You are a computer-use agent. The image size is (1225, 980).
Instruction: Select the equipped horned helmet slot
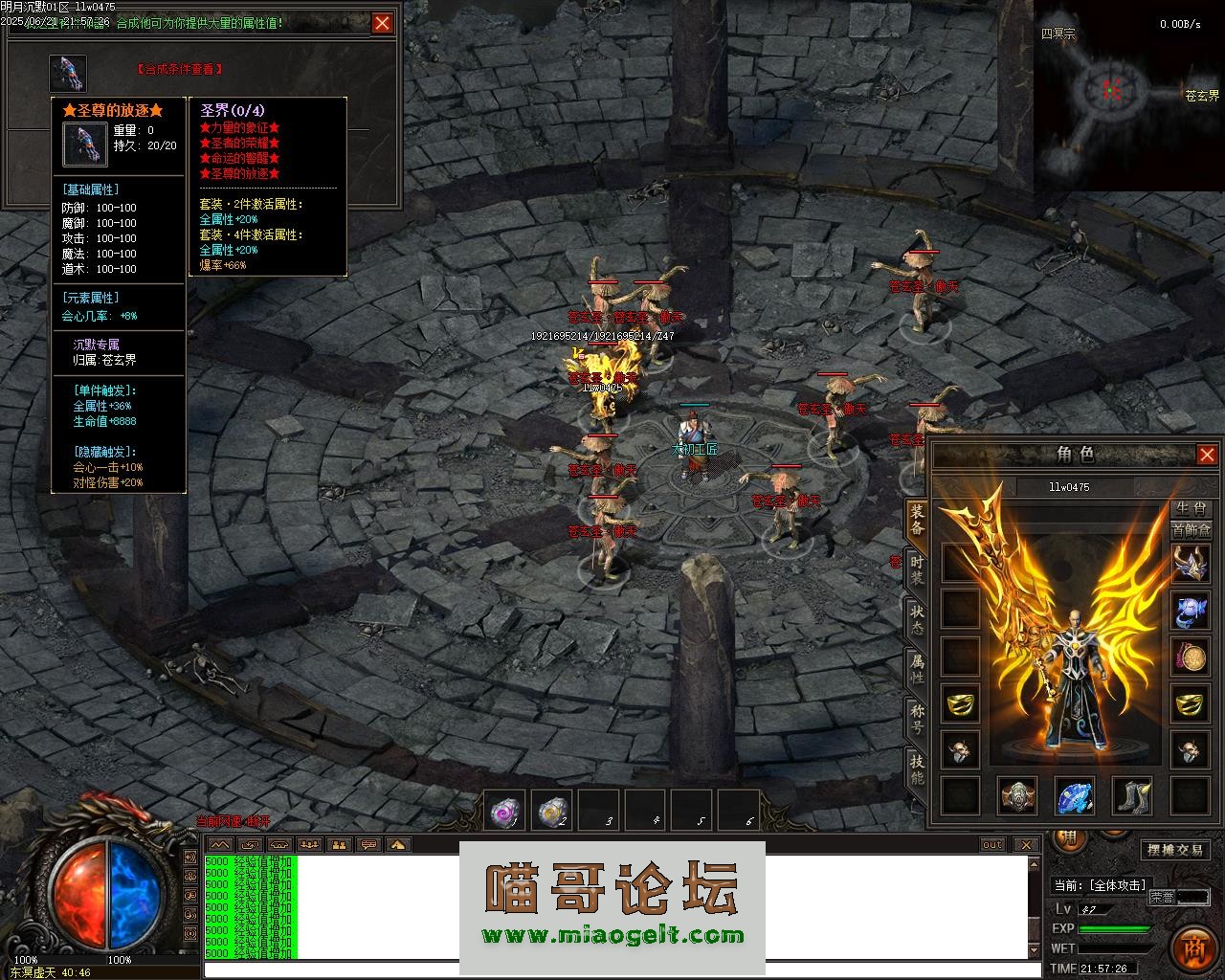tap(1191, 563)
